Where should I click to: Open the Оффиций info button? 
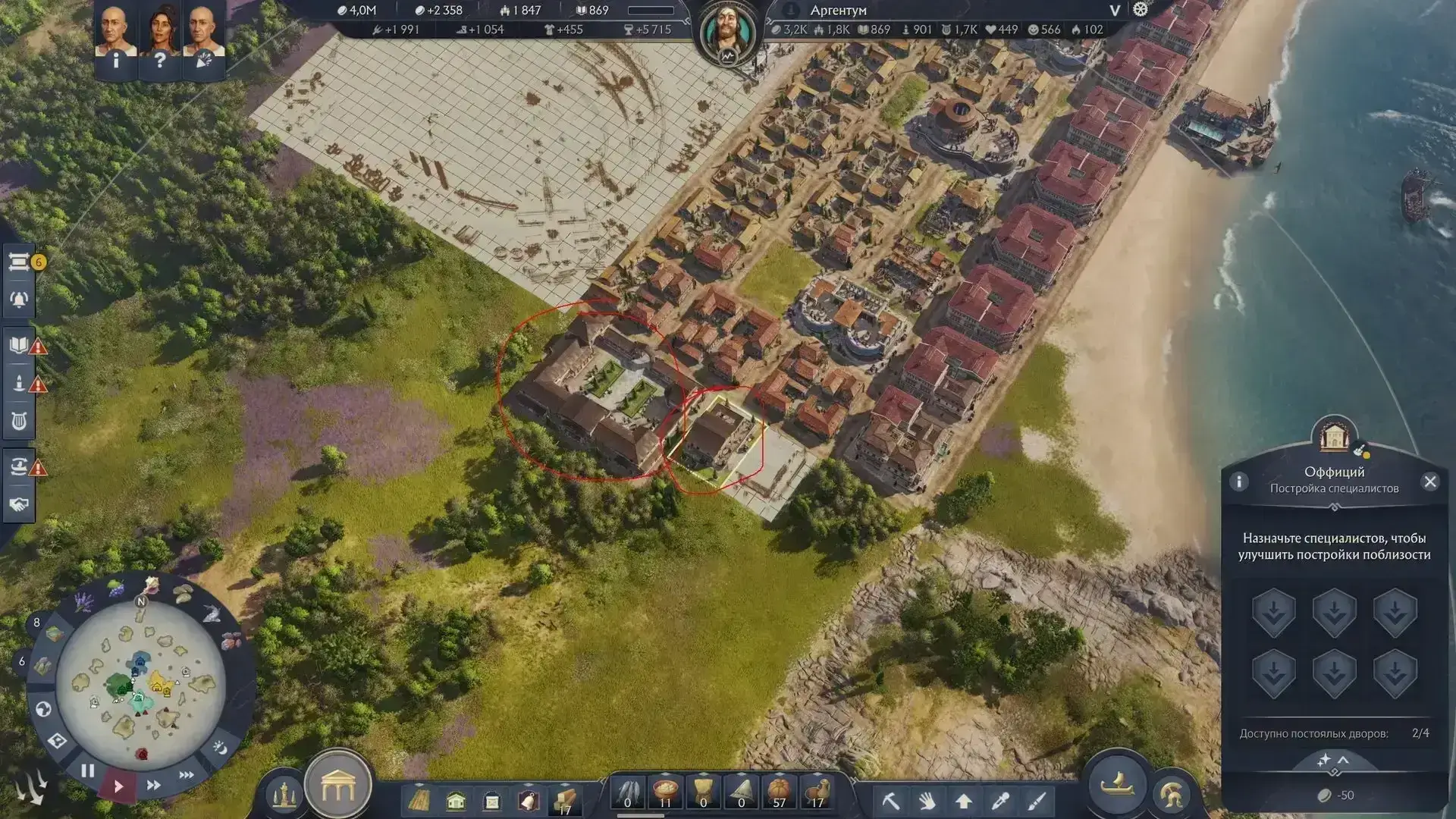[x=1239, y=482]
